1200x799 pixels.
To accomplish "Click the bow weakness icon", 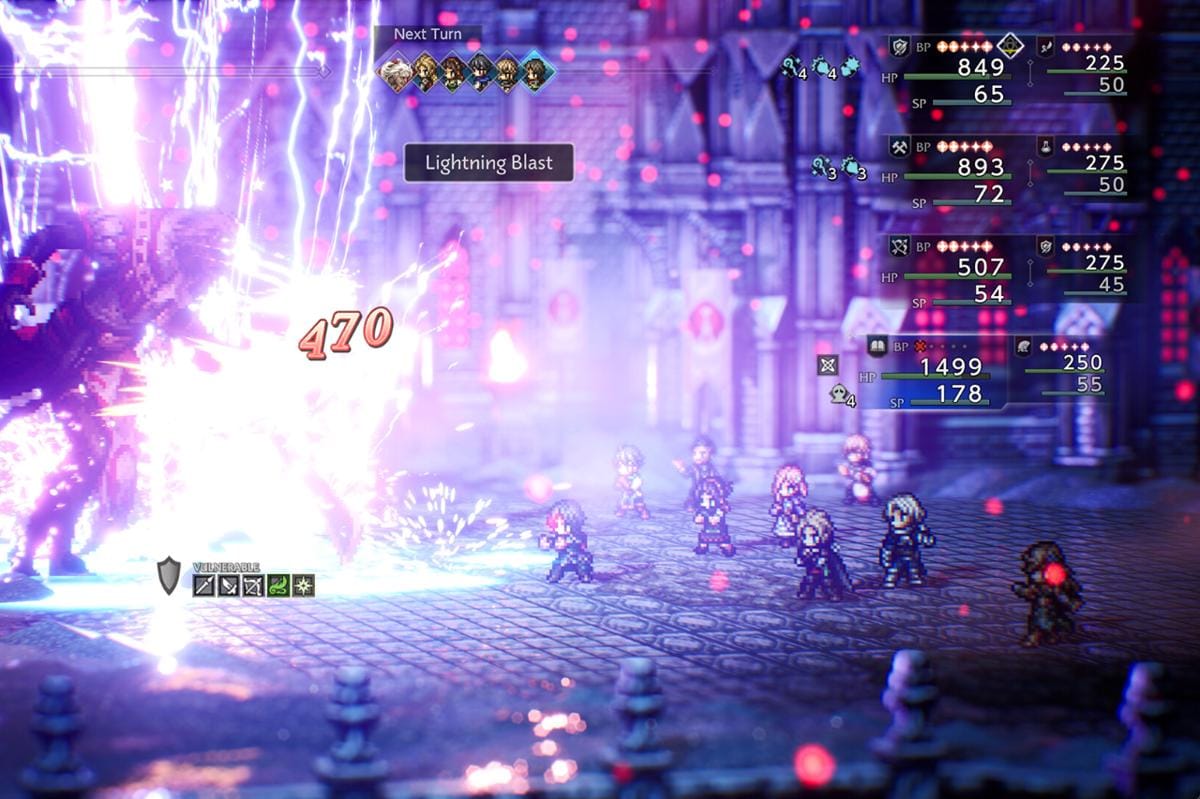I will [x=254, y=586].
